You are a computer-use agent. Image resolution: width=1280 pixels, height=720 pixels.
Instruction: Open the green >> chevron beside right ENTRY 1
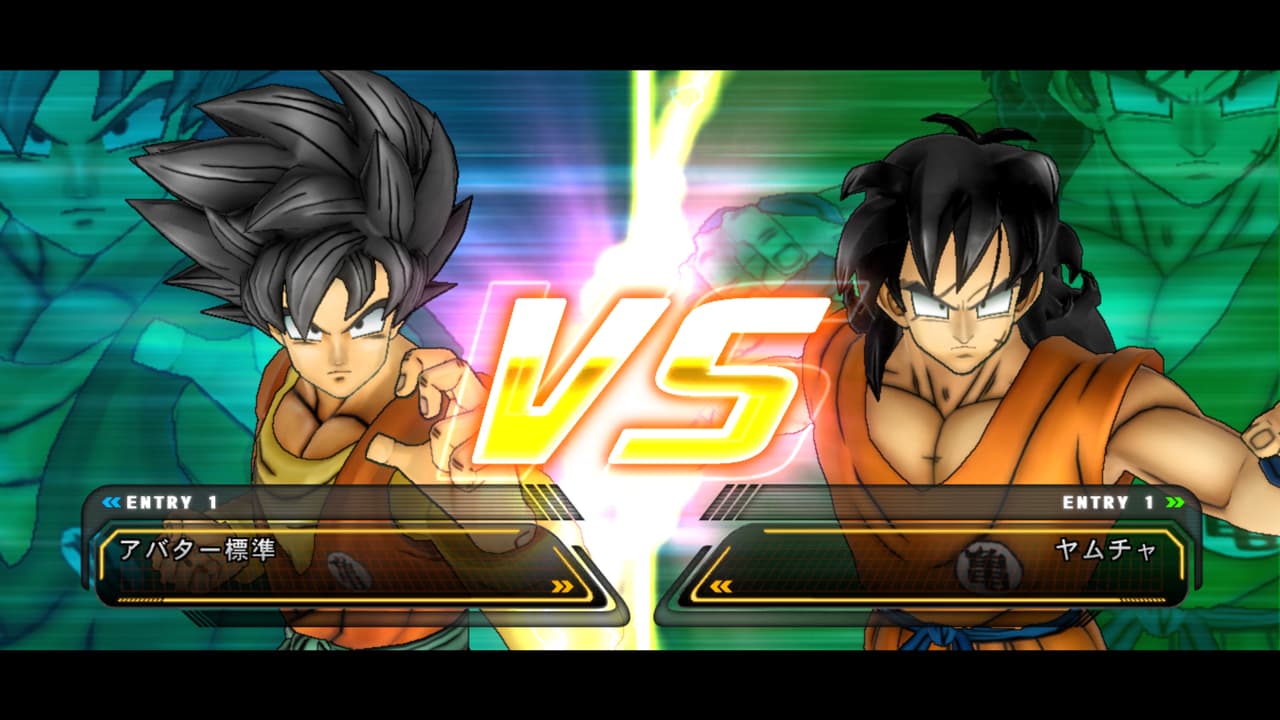pos(1176,503)
